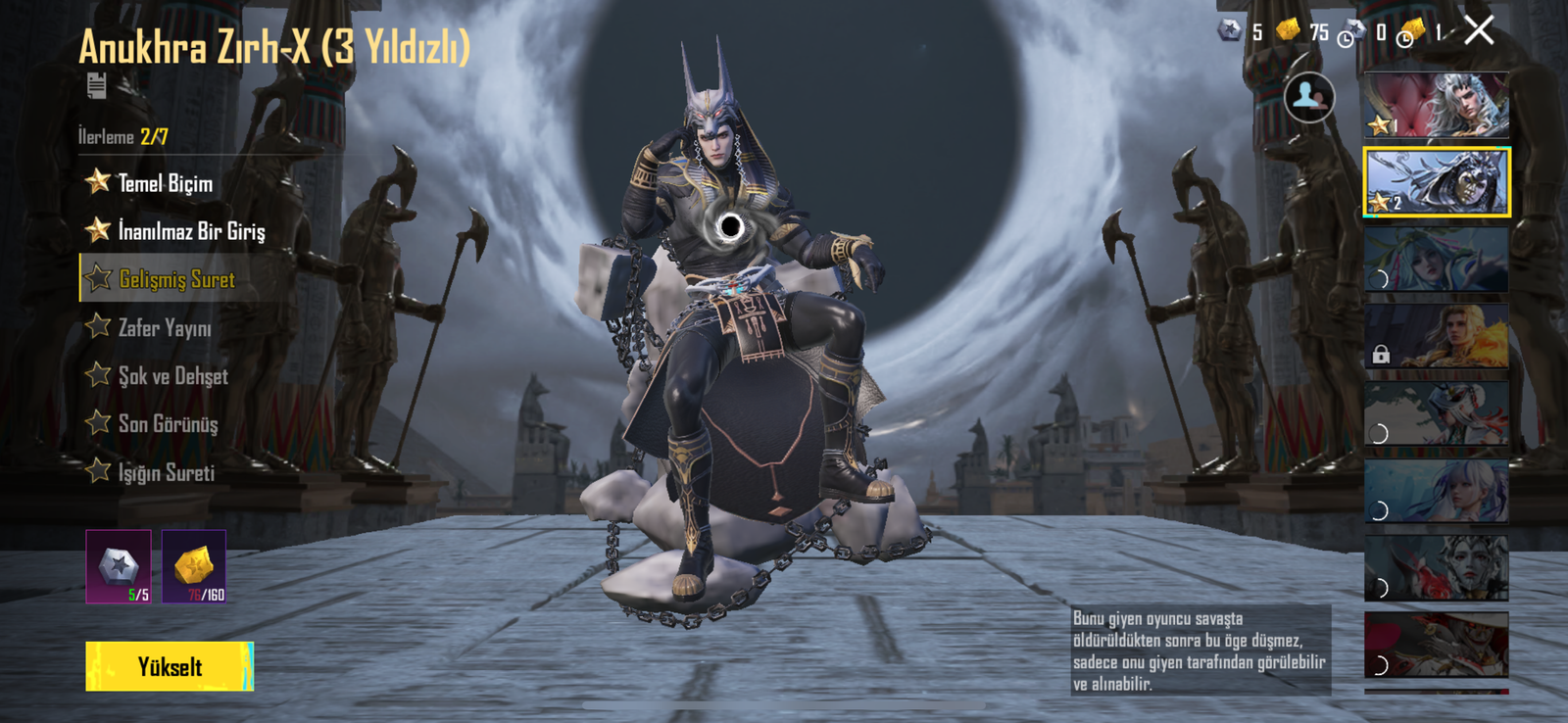
Task: Select the 1-star white-haired outfit thumbnail
Action: (1436, 104)
